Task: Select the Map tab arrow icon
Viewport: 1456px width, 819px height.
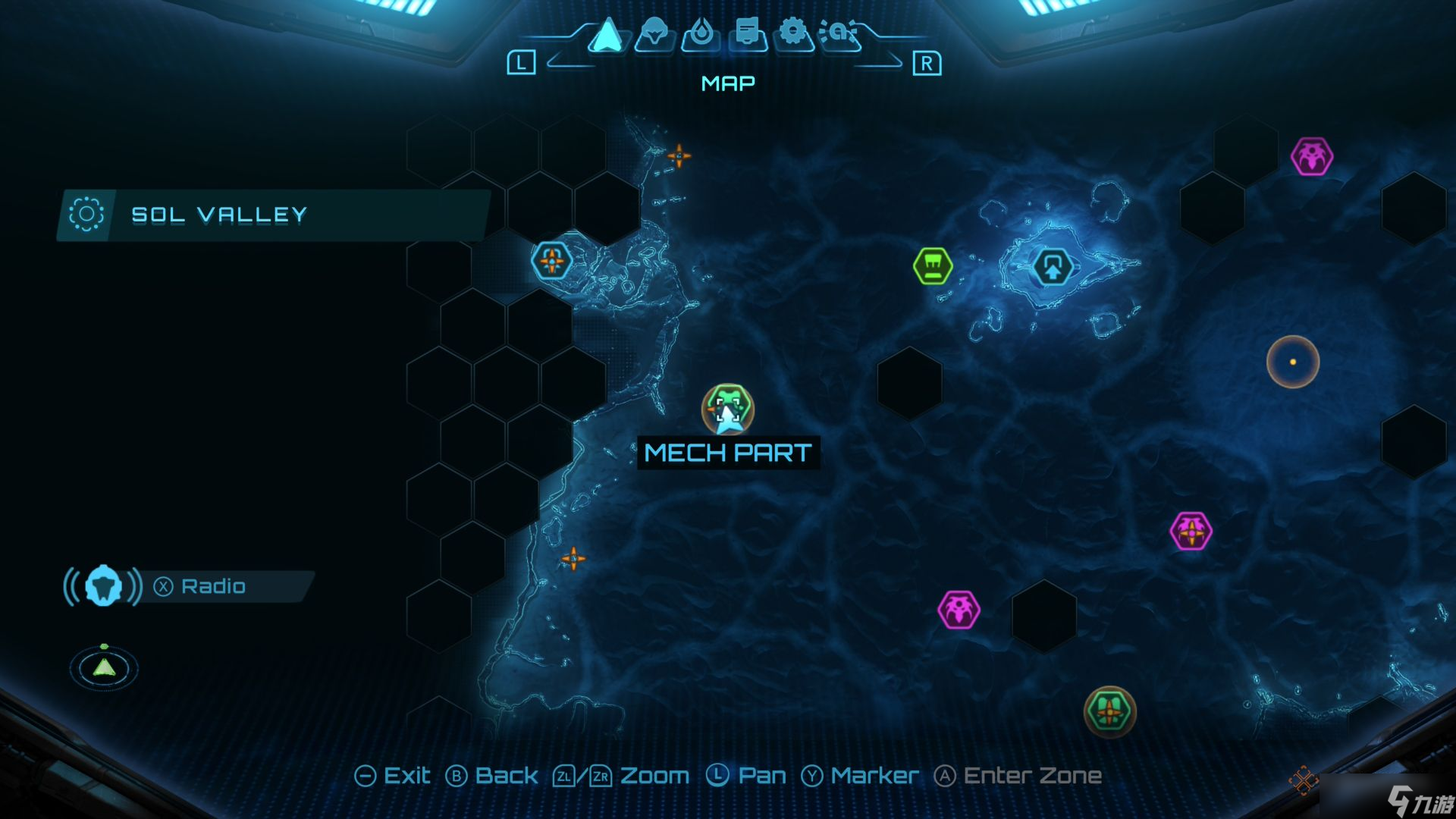Action: coord(607,36)
